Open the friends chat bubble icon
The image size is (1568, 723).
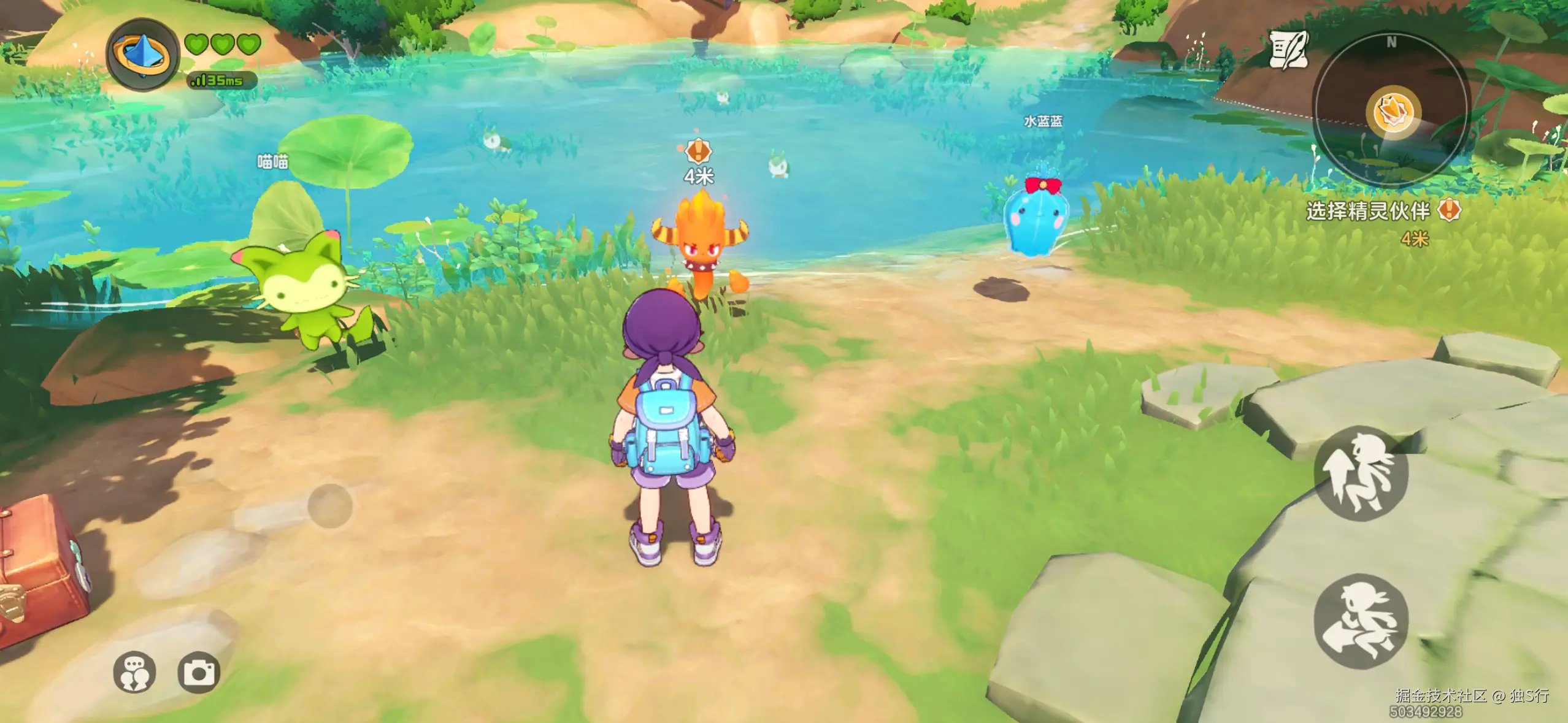click(134, 673)
